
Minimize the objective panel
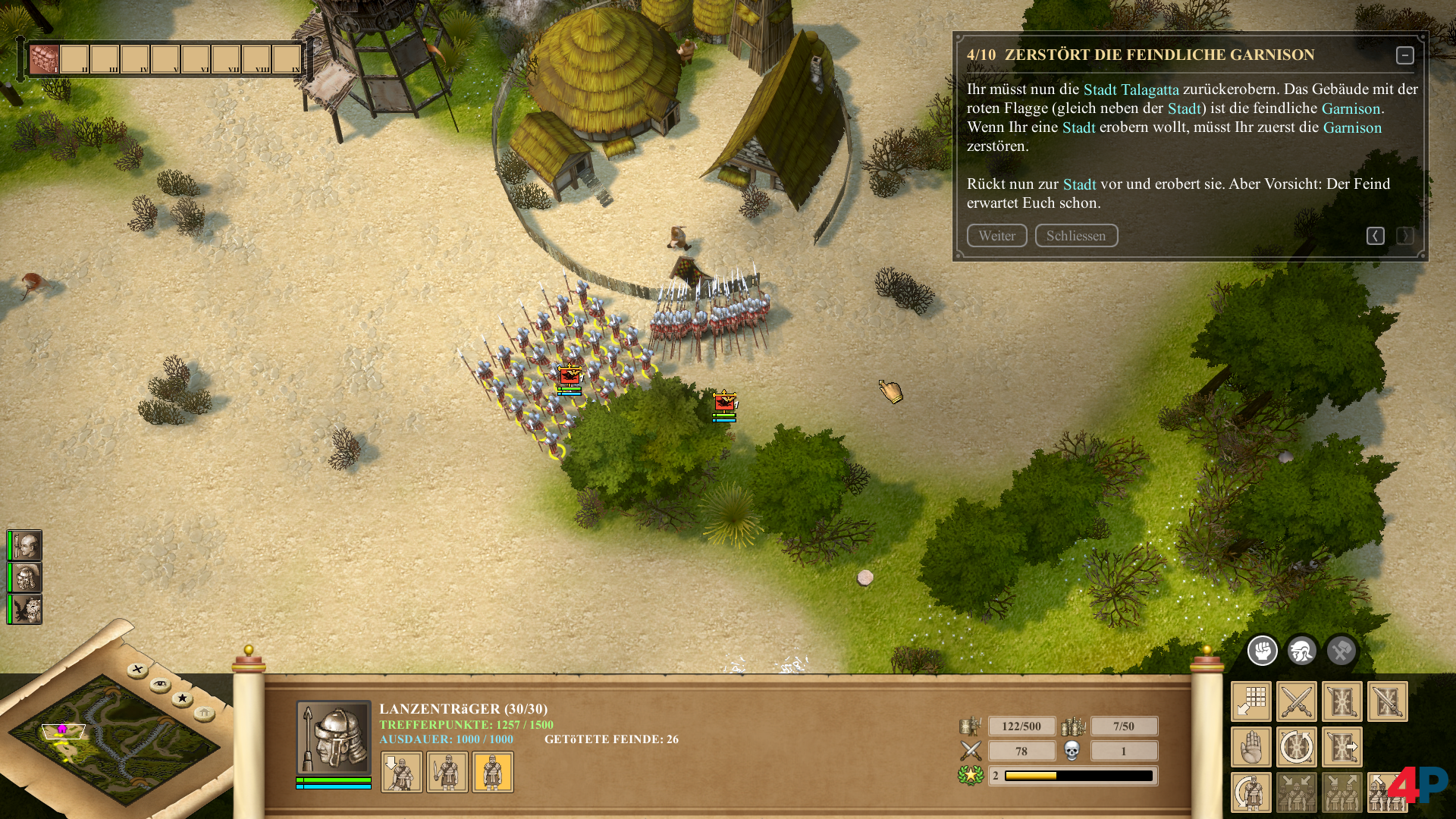coord(1404,55)
